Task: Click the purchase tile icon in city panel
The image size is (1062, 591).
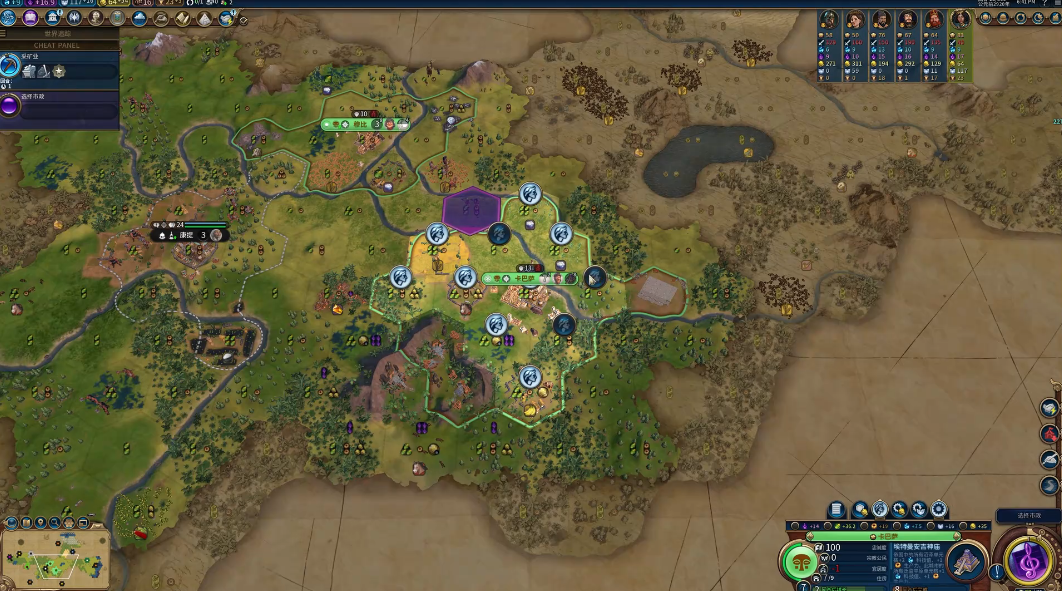Action: (859, 510)
